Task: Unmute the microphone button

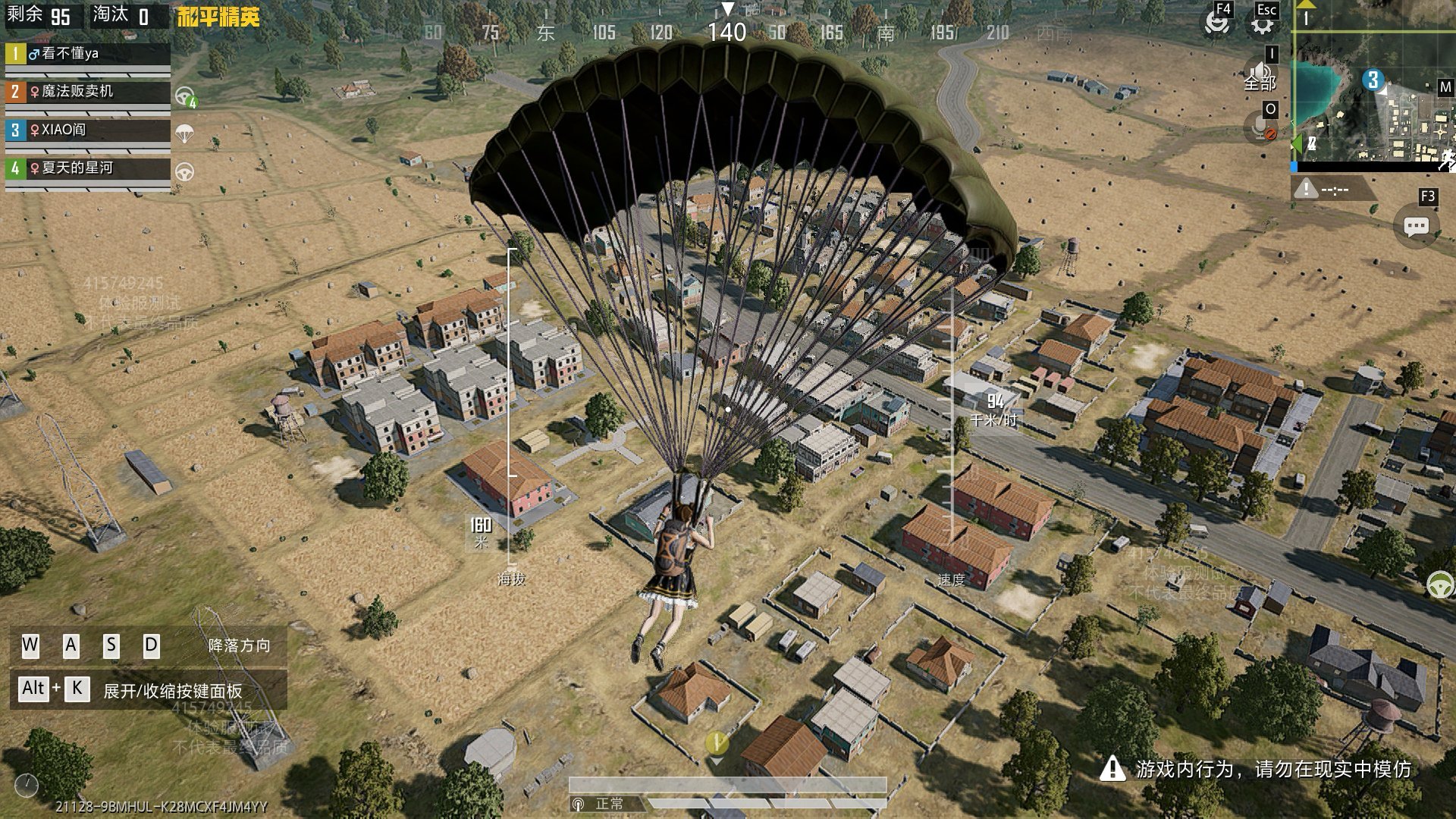Action: coord(1261,127)
